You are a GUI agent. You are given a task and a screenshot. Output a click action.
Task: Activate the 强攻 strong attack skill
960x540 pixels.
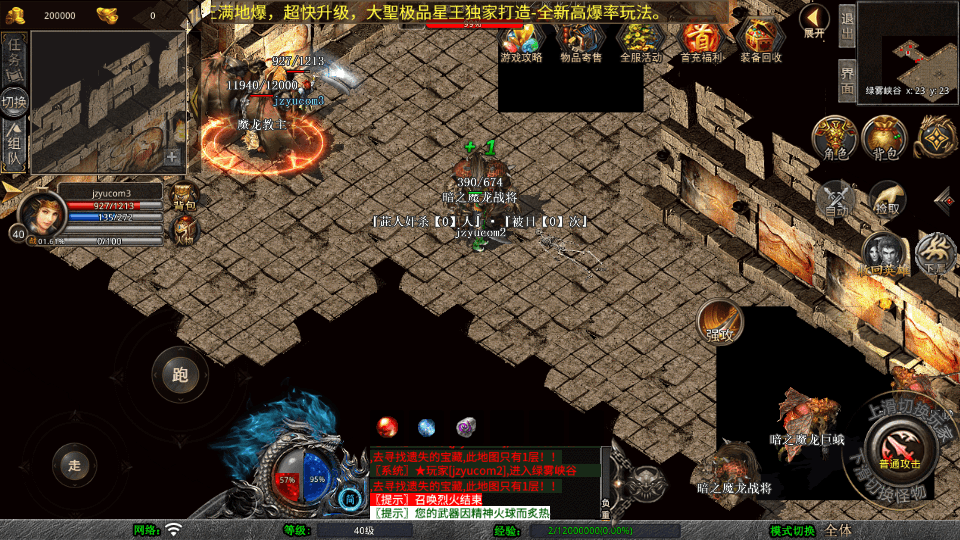coord(720,321)
